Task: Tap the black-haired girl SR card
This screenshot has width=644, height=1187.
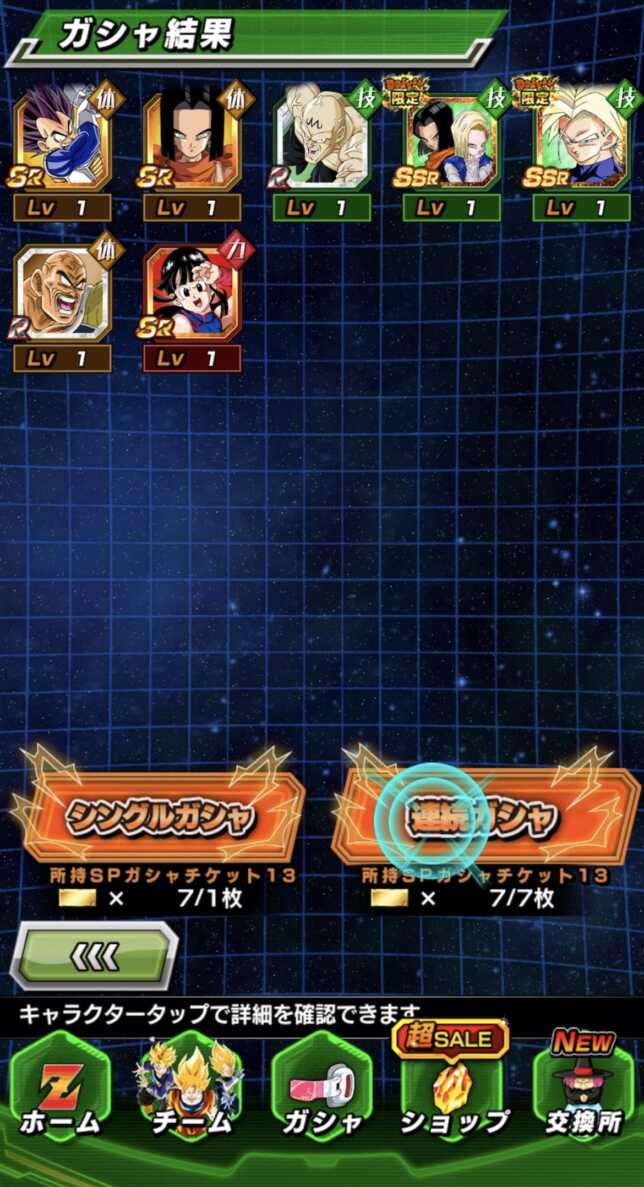Action: [x=192, y=293]
